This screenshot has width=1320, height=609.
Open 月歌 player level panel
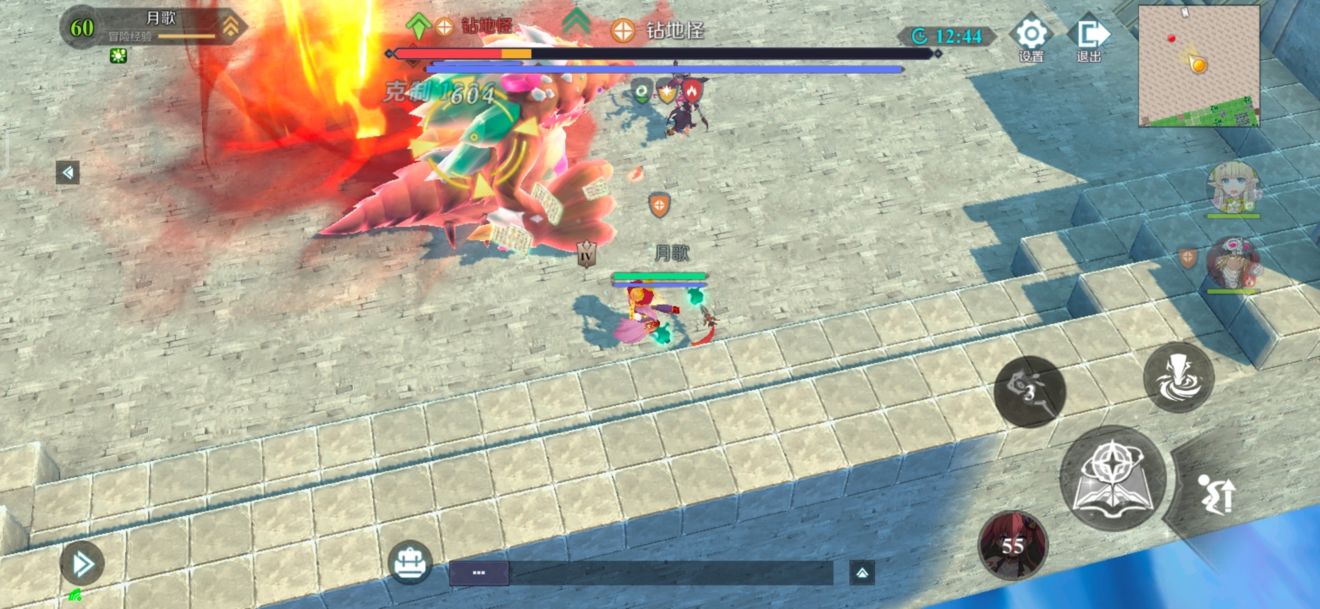click(152, 27)
